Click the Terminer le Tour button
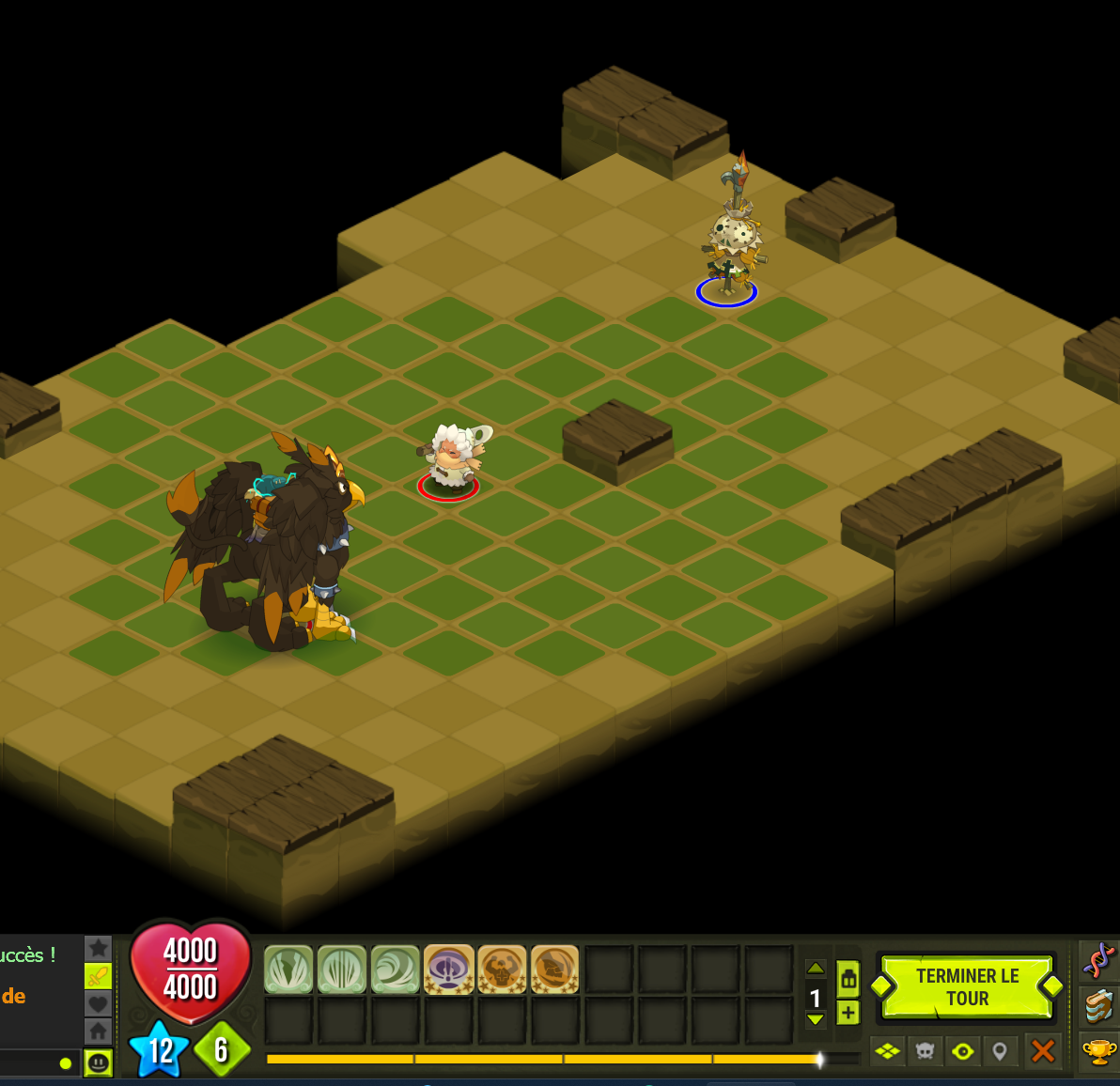The height and width of the screenshot is (1086, 1120). 967,987
